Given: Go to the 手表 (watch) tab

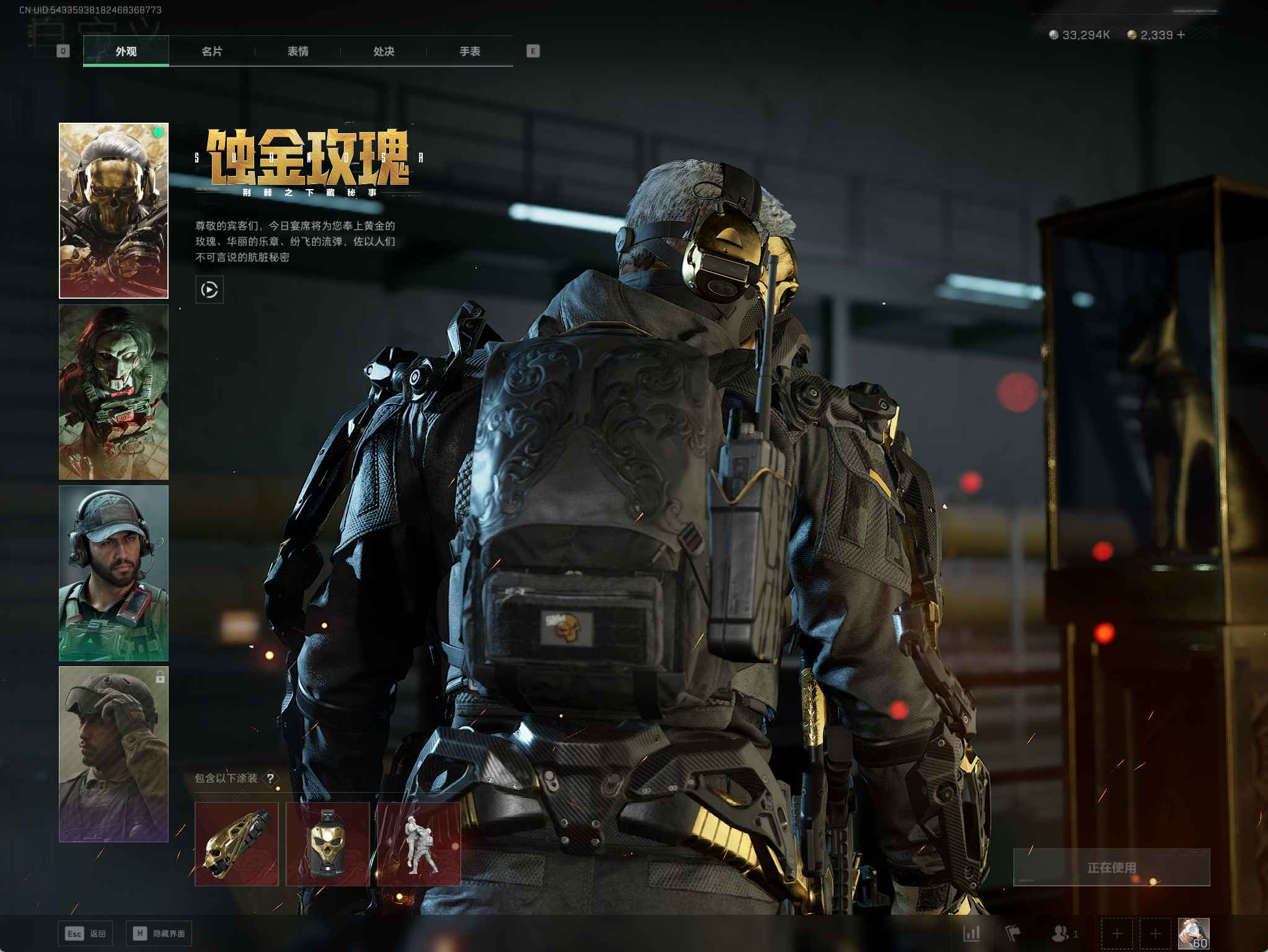Looking at the screenshot, I should click(470, 51).
